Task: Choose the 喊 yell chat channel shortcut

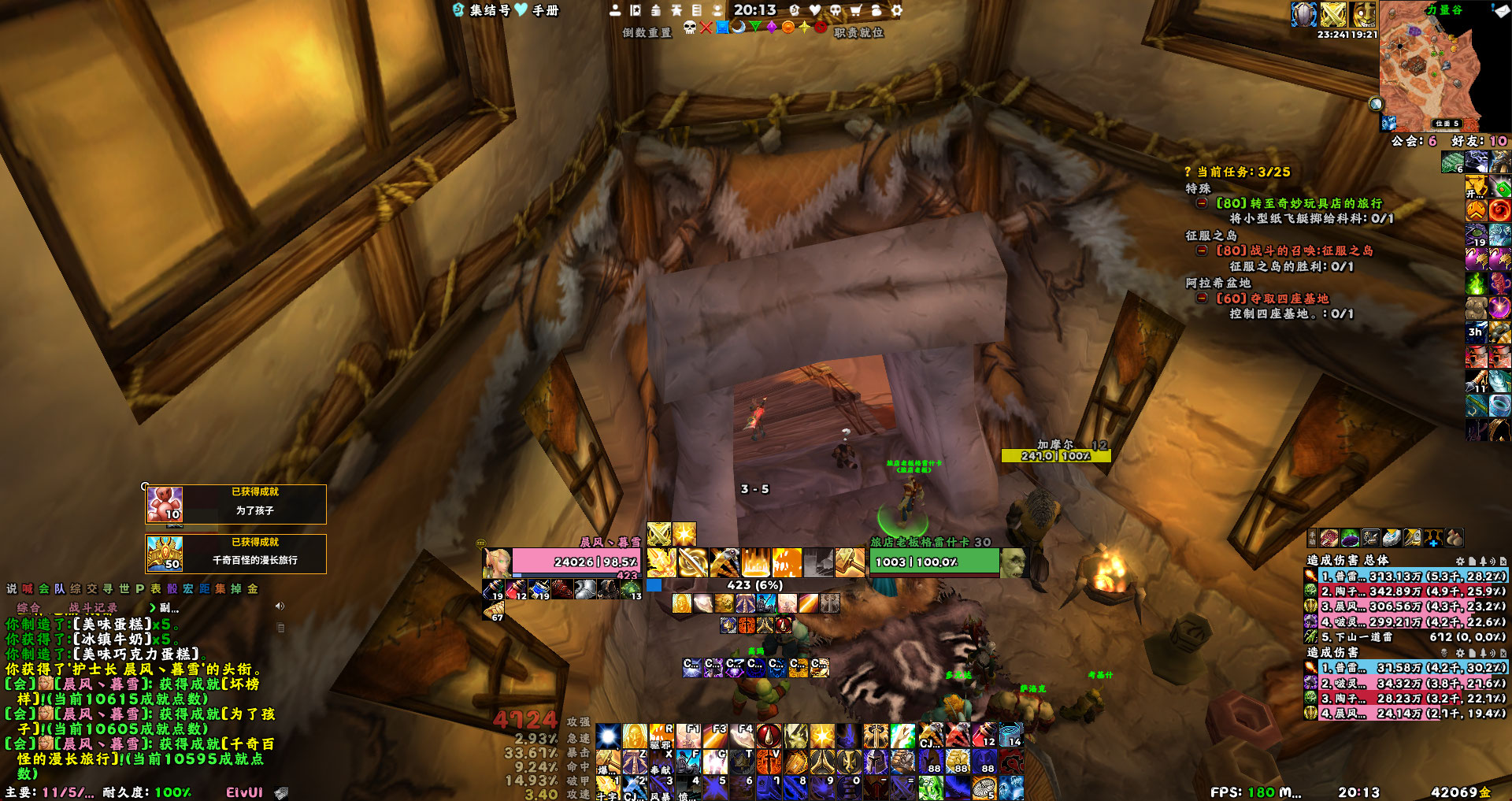Action: click(x=28, y=588)
